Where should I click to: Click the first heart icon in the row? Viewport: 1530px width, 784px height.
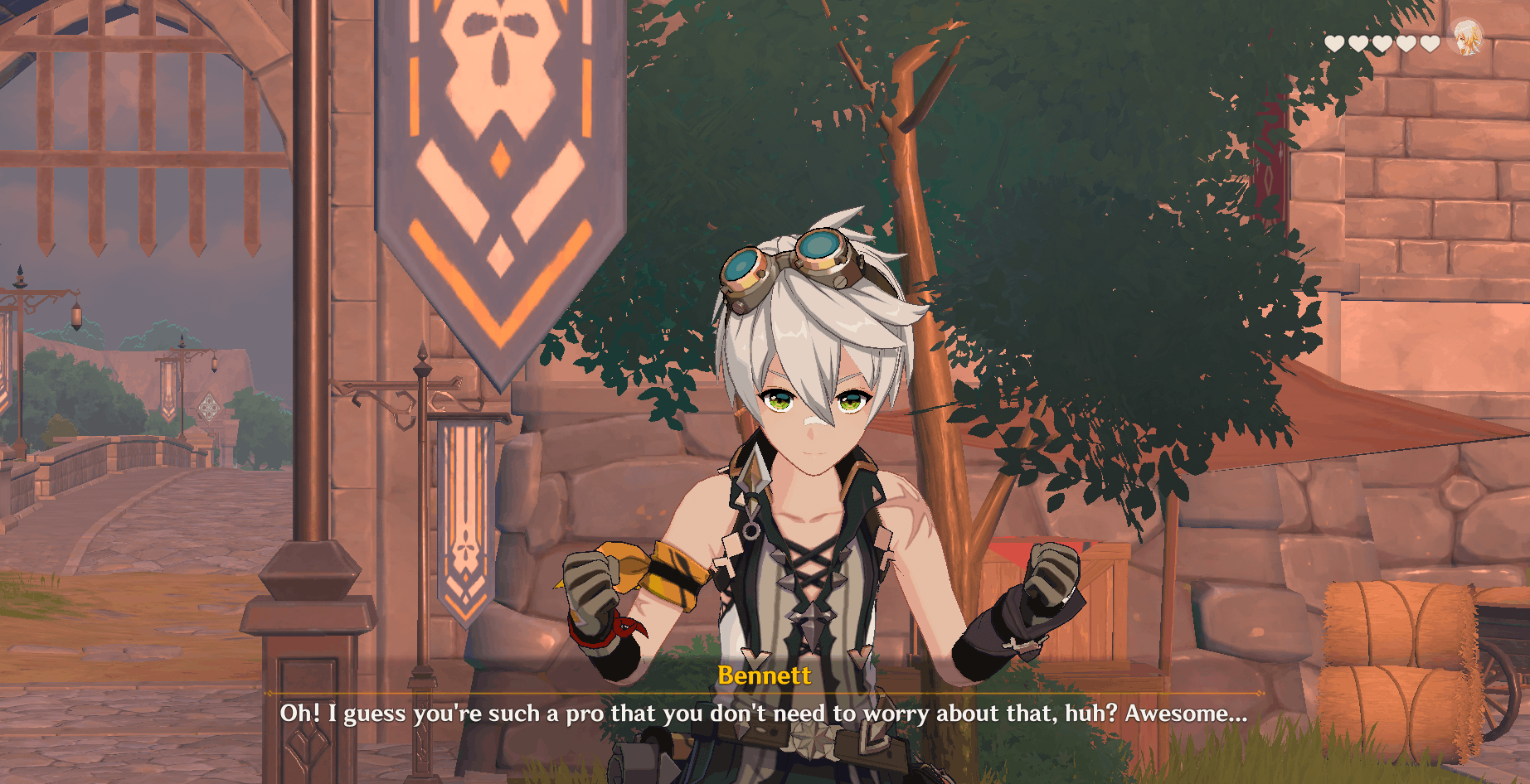1334,43
